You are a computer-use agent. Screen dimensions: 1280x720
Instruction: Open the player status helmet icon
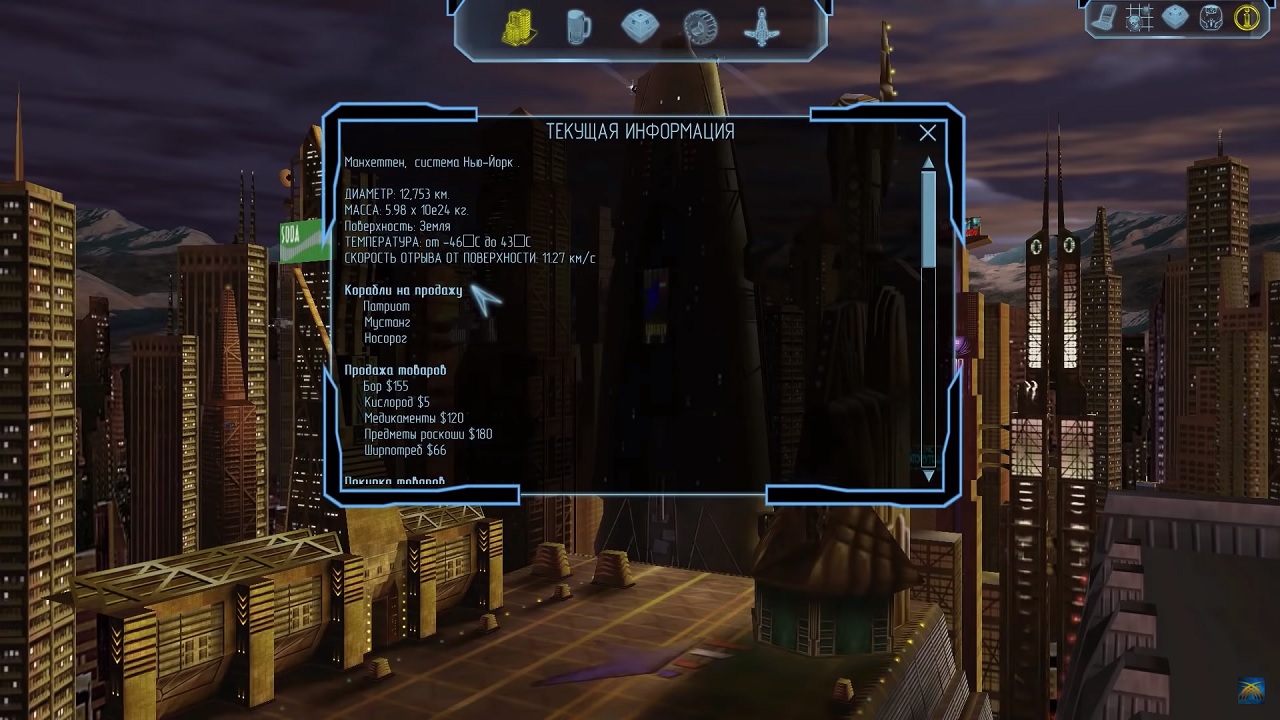point(1210,17)
